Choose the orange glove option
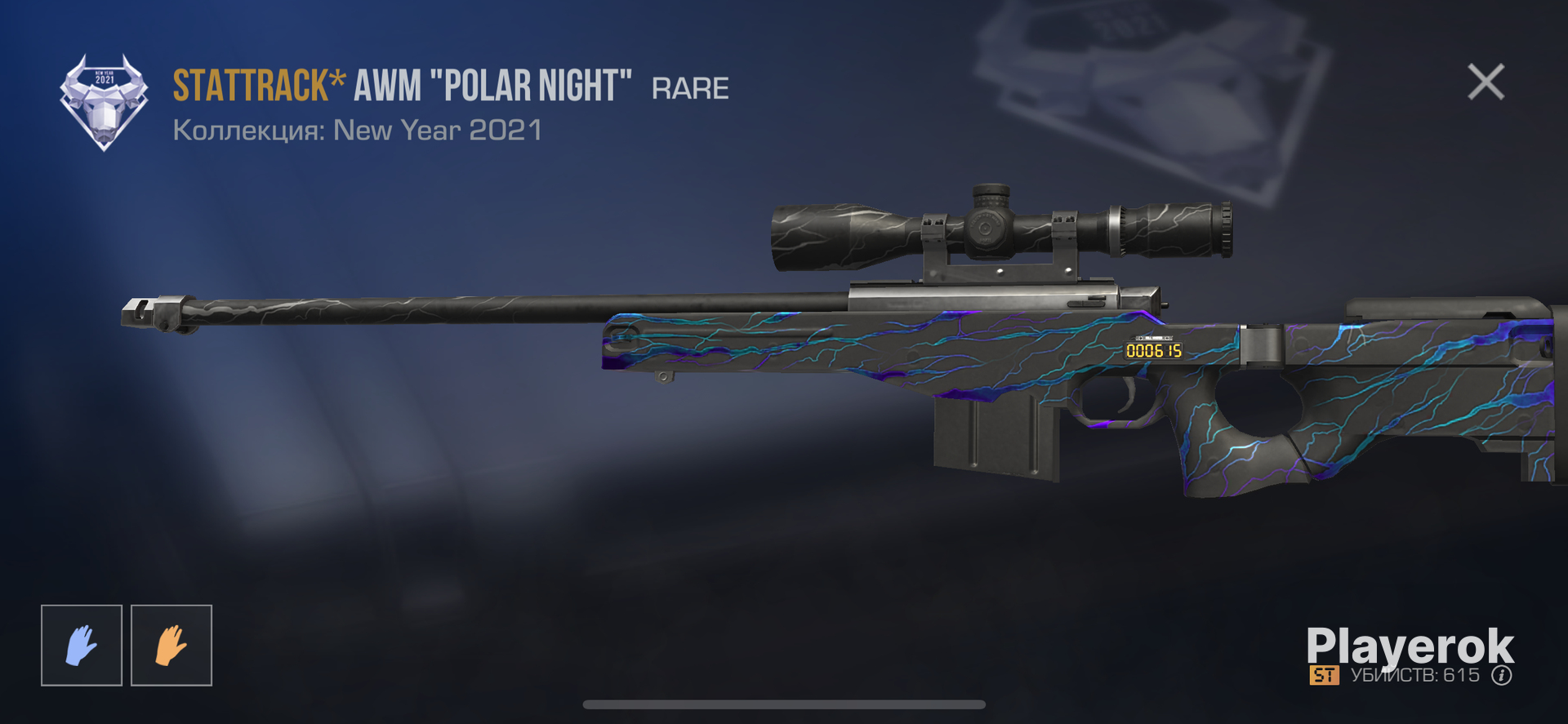This screenshot has width=1568, height=724. point(171,646)
